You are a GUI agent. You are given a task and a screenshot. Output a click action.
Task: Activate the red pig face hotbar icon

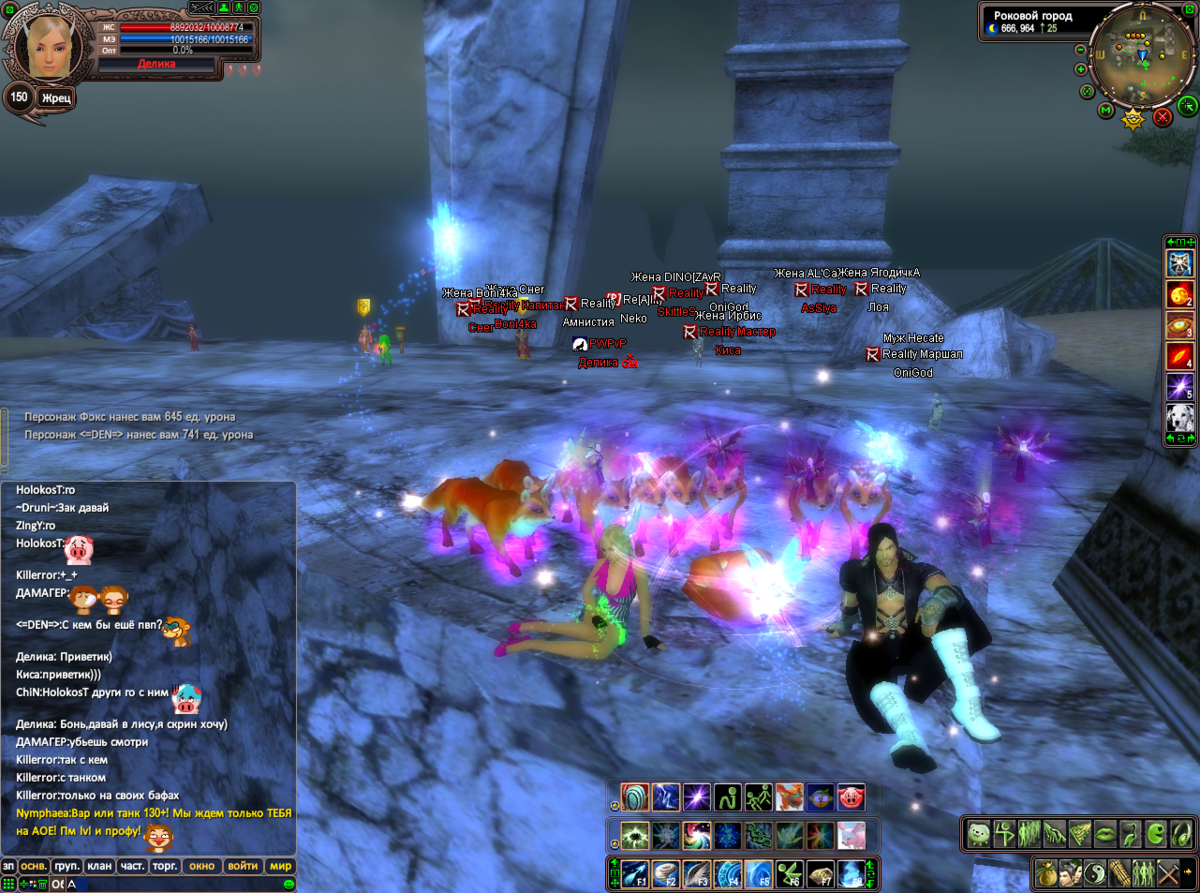851,797
